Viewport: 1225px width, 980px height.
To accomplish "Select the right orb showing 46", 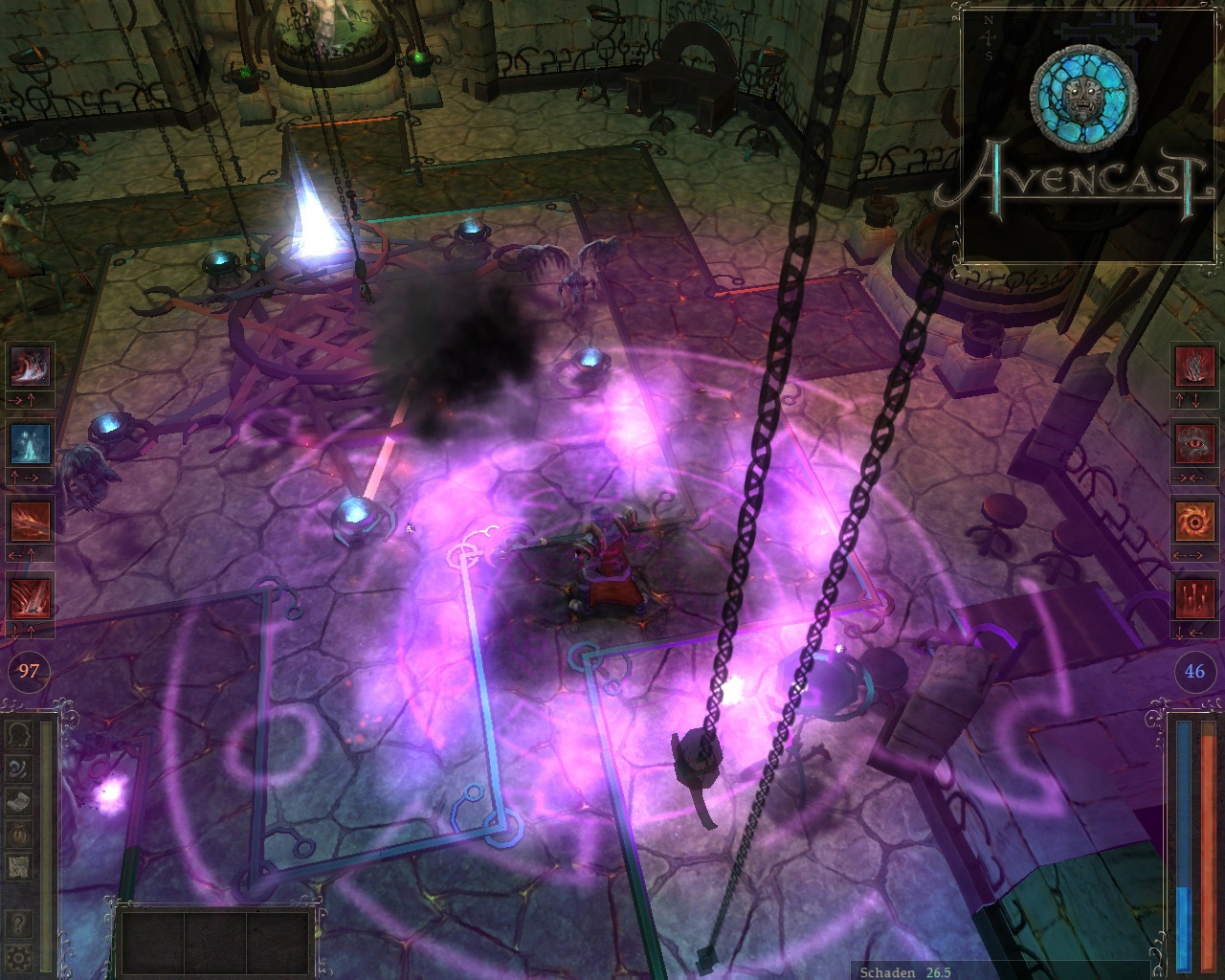I will coord(1192,673).
